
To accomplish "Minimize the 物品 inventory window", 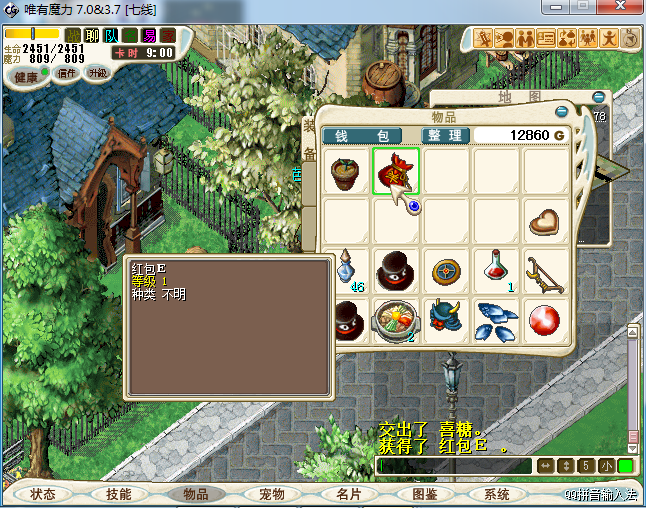I will [562, 111].
